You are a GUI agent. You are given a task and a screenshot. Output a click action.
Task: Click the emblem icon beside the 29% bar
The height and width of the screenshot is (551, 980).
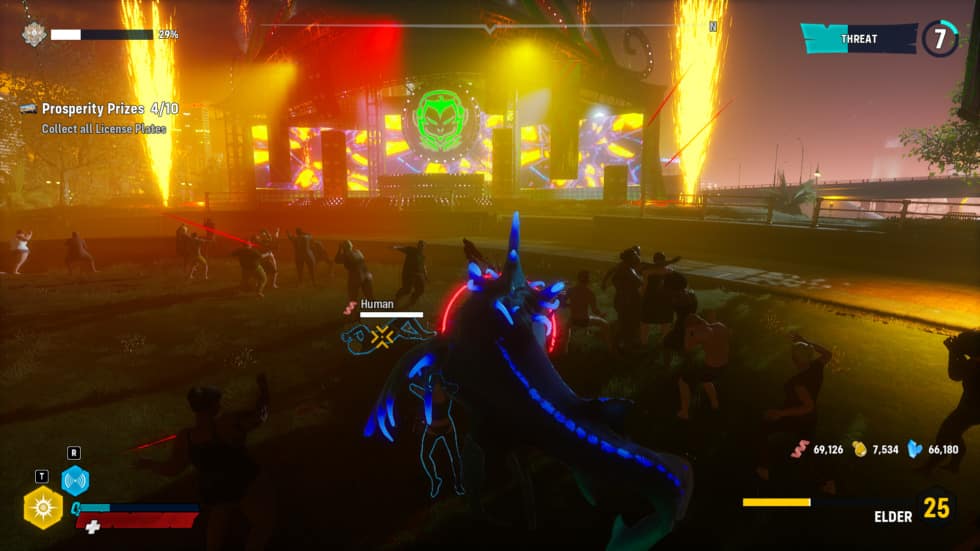[34, 34]
